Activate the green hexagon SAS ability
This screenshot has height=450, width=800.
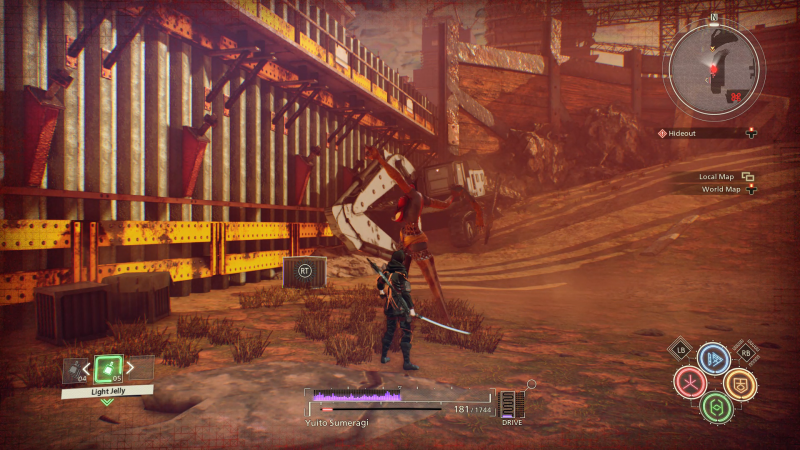click(714, 407)
